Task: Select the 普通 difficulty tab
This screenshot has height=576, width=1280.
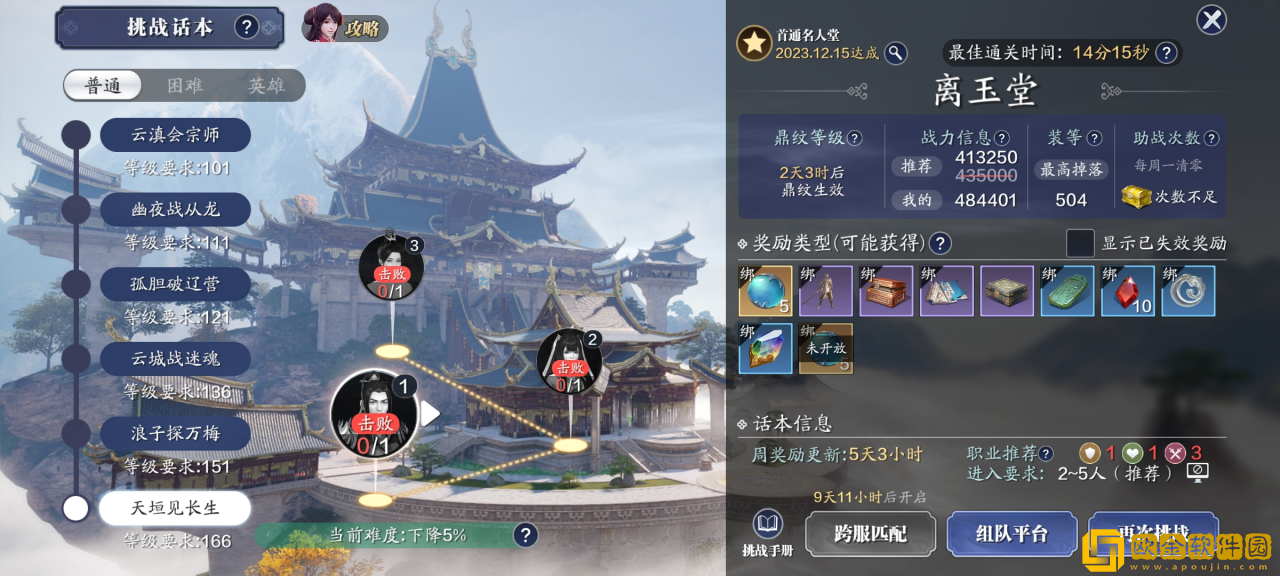Action: pyautogui.click(x=103, y=86)
